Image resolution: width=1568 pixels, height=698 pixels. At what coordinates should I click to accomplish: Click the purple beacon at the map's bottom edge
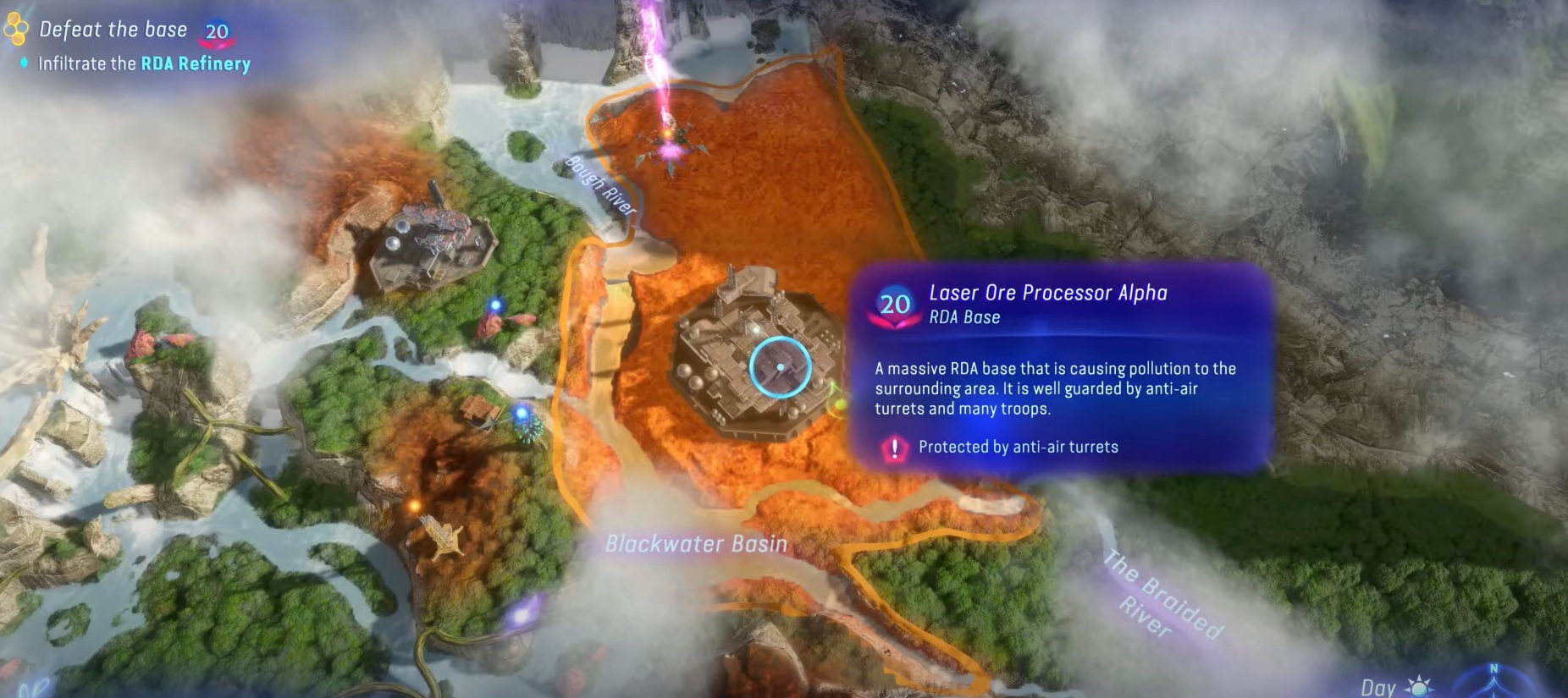coord(521,615)
